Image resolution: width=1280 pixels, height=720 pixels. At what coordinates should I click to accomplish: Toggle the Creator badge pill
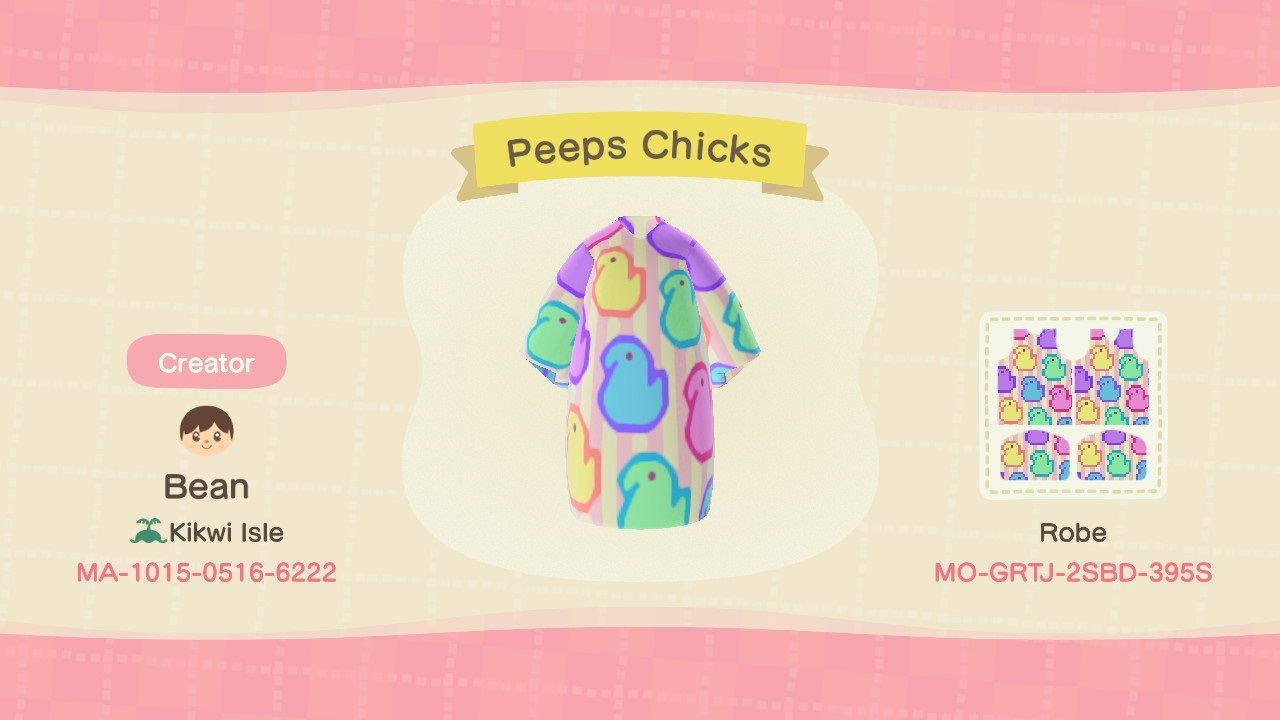pyautogui.click(x=205, y=363)
